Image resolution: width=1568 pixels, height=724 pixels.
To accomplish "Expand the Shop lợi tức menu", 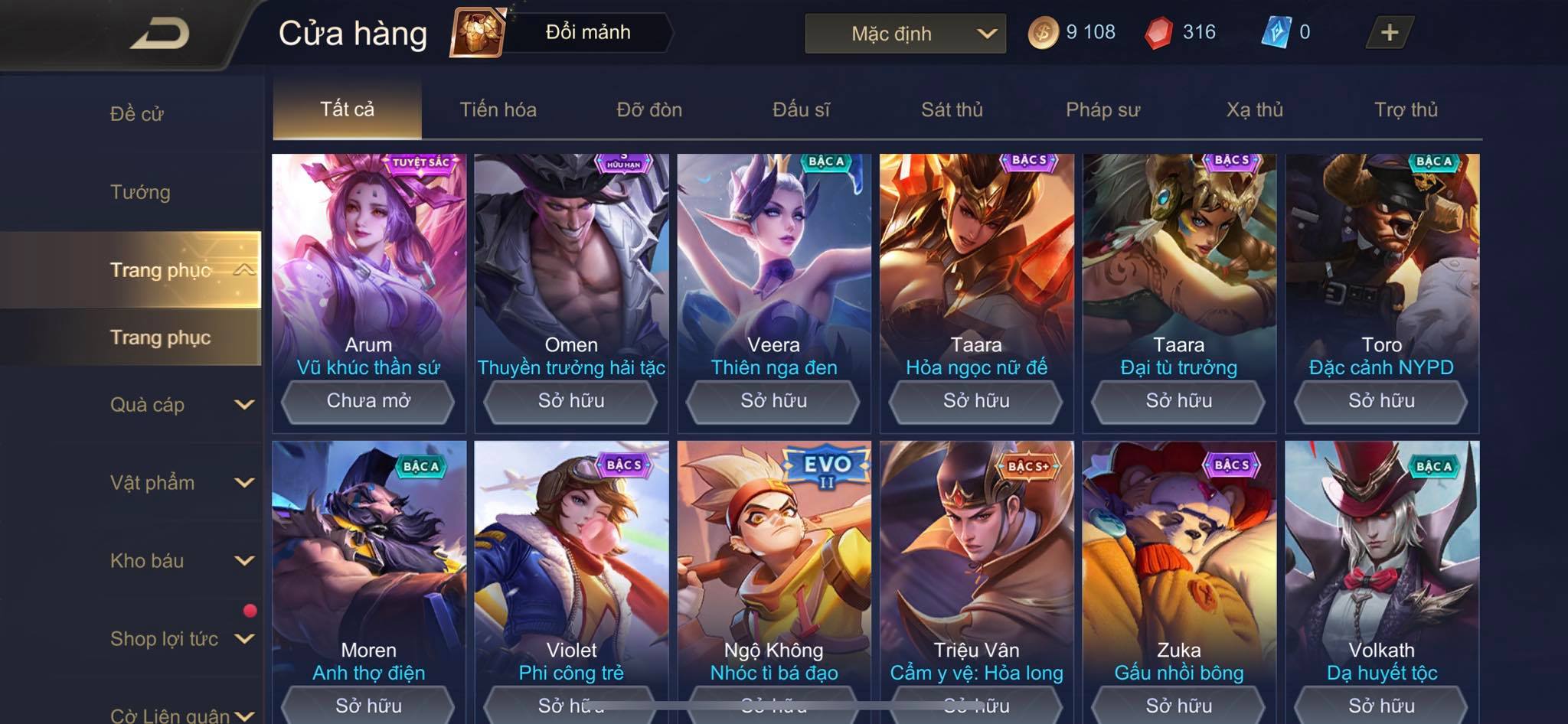I will (x=181, y=639).
